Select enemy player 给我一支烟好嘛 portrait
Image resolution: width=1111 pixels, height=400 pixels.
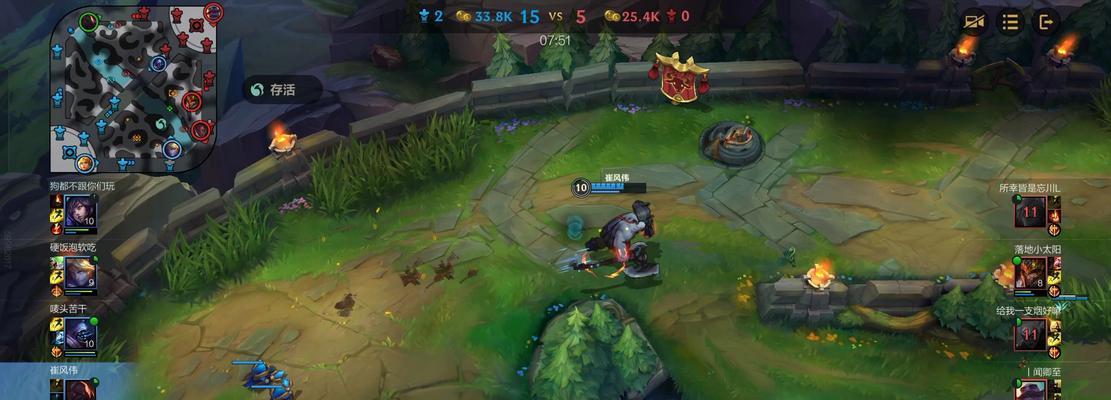(1030, 334)
